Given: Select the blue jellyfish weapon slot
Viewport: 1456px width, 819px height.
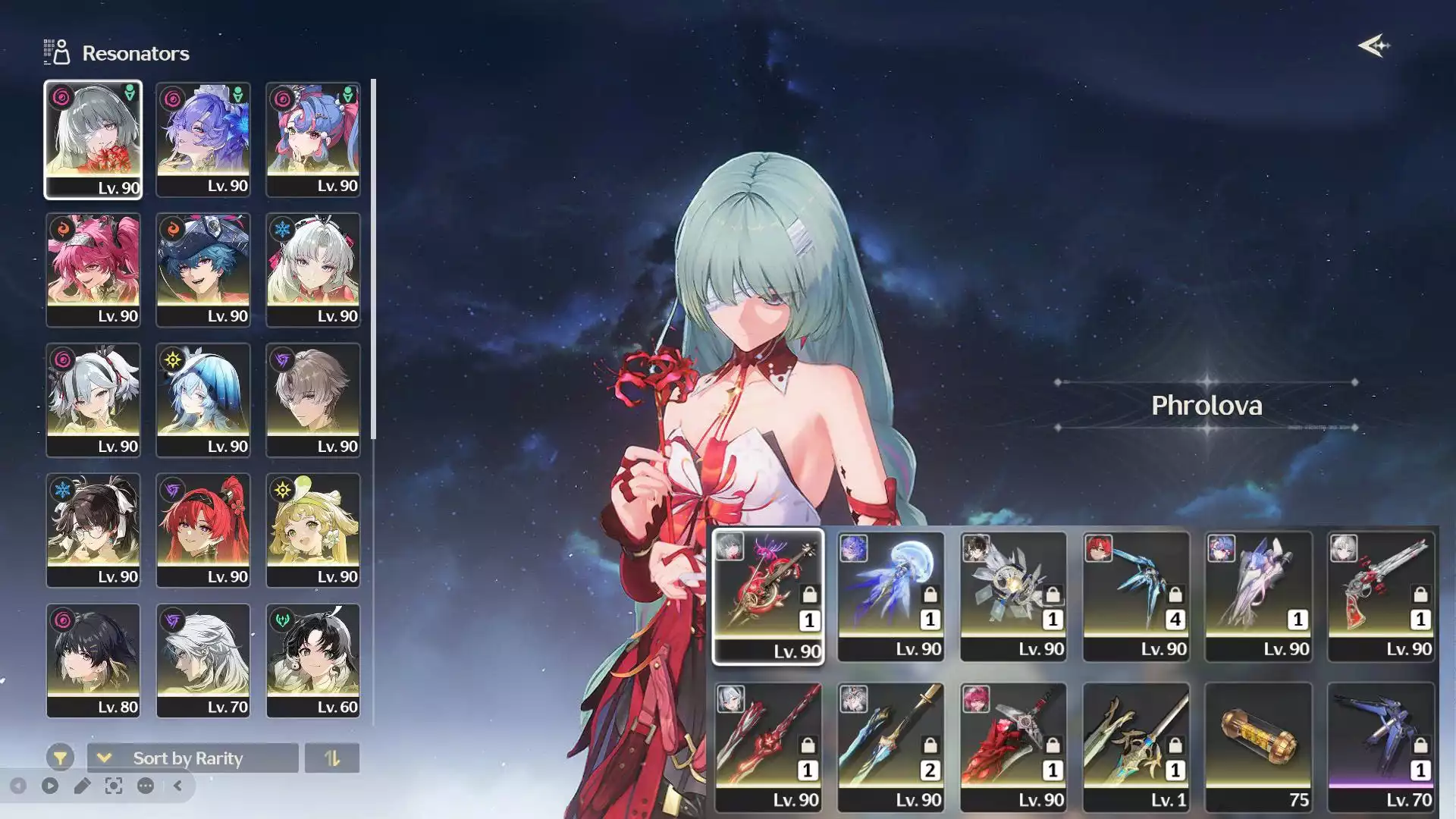Looking at the screenshot, I should pos(890,596).
